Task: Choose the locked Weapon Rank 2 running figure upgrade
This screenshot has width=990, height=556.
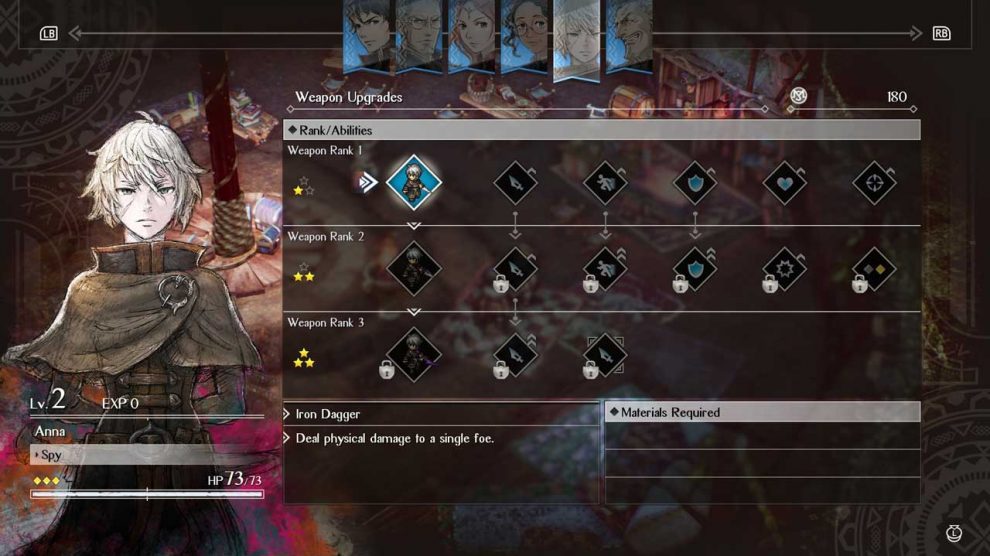Action: [605, 269]
